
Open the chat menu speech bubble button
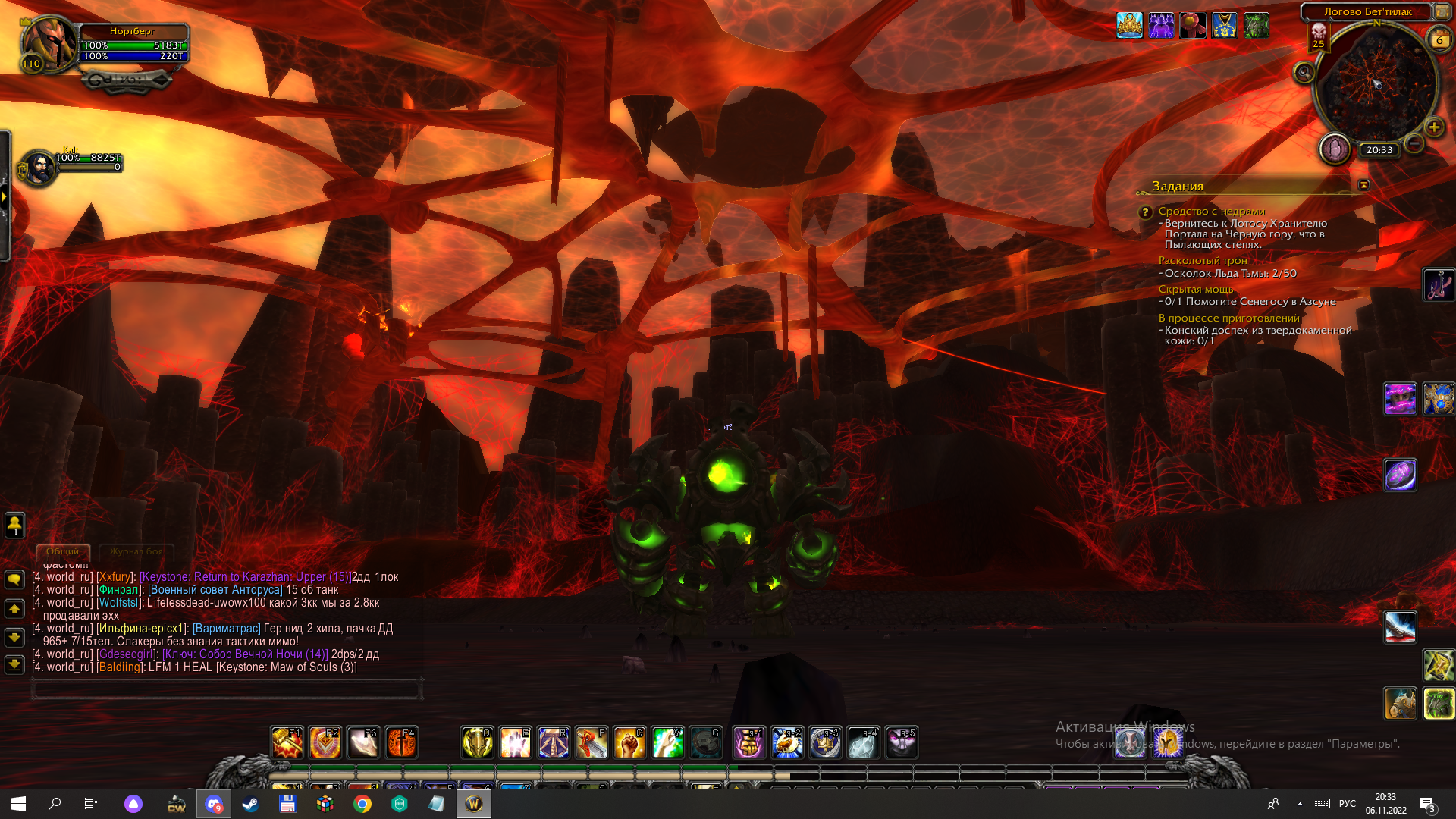(x=14, y=580)
